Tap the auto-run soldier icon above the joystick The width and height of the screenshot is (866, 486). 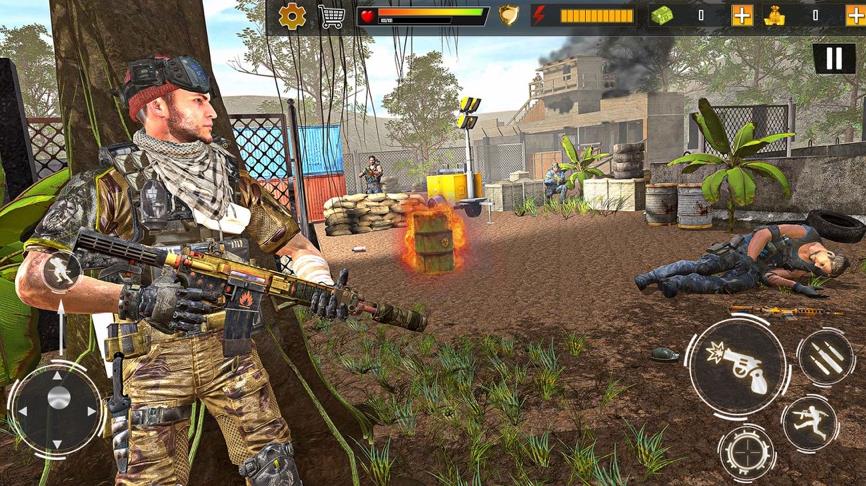point(61,271)
